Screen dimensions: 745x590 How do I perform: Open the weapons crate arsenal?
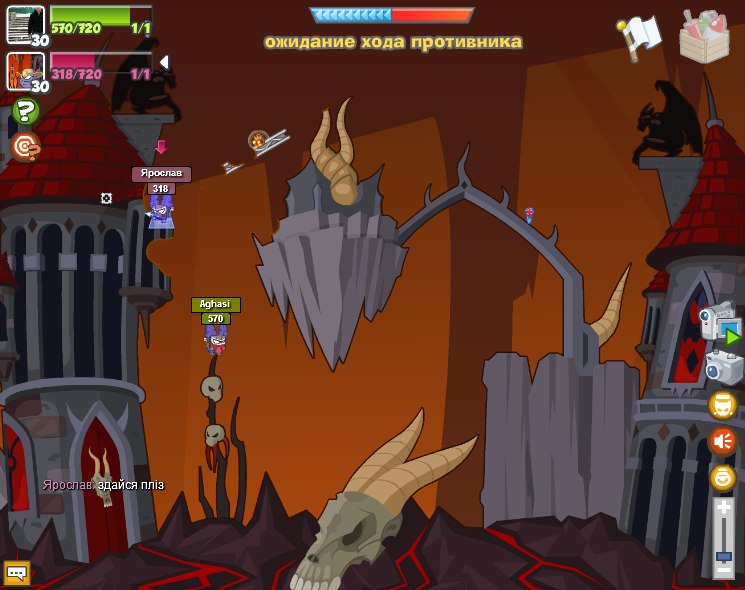tap(704, 37)
